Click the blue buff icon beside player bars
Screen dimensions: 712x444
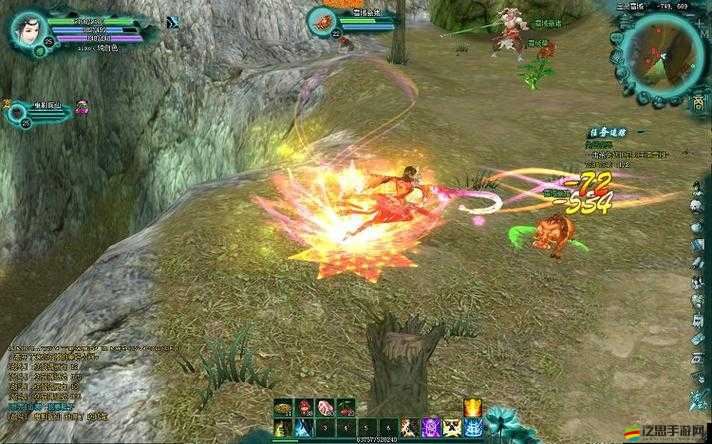coord(172,22)
